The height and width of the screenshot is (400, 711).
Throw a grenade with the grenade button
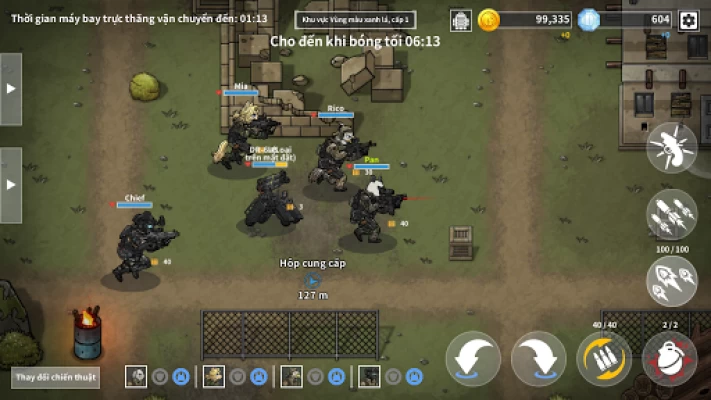669,359
